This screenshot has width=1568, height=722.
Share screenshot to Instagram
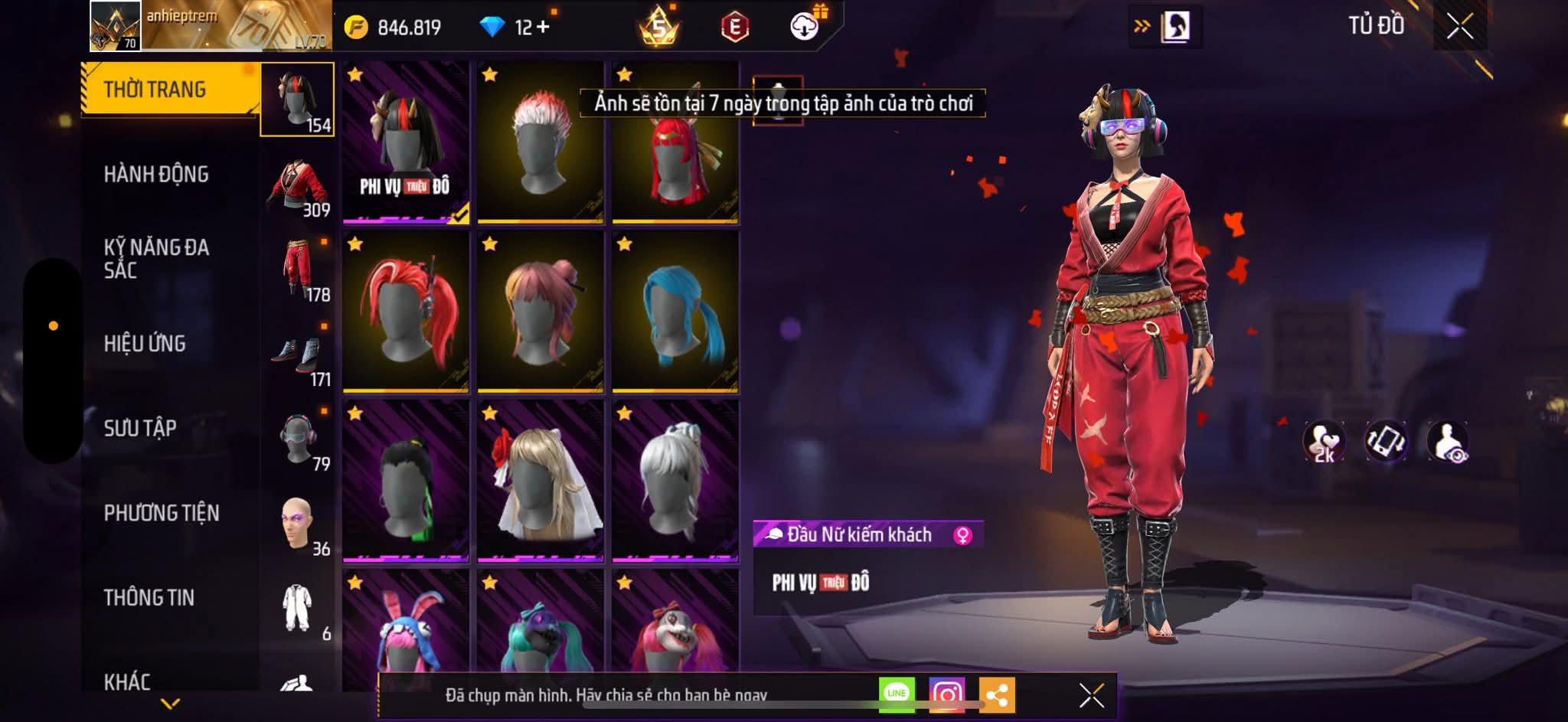pyautogui.click(x=947, y=694)
